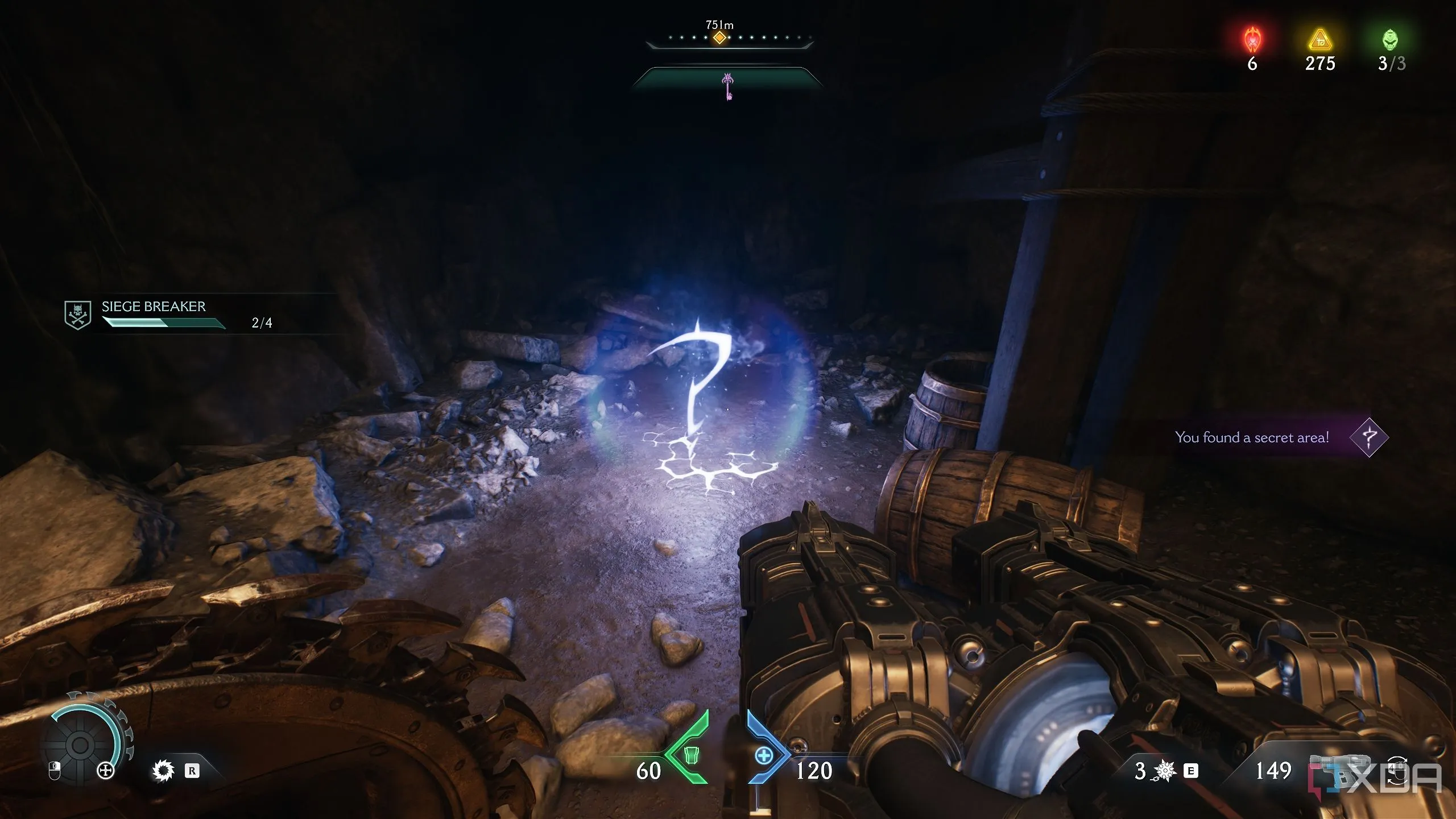Image resolution: width=1456 pixels, height=819 pixels.
Task: Click the blue health cross icon
Action: 764,756
